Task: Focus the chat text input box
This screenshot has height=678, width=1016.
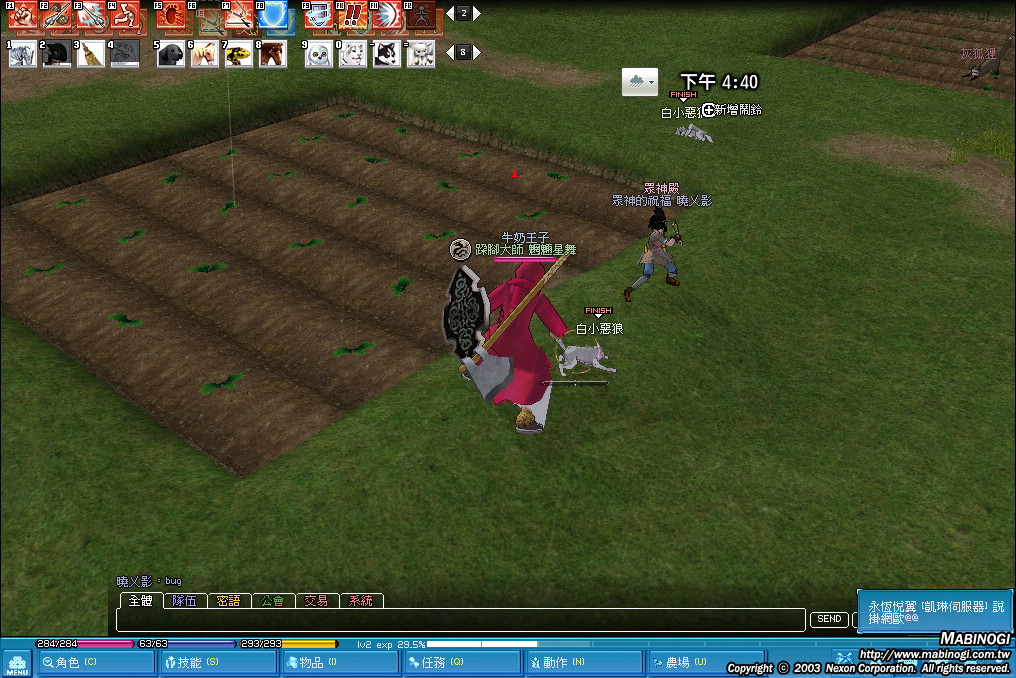Action: pyautogui.click(x=460, y=620)
